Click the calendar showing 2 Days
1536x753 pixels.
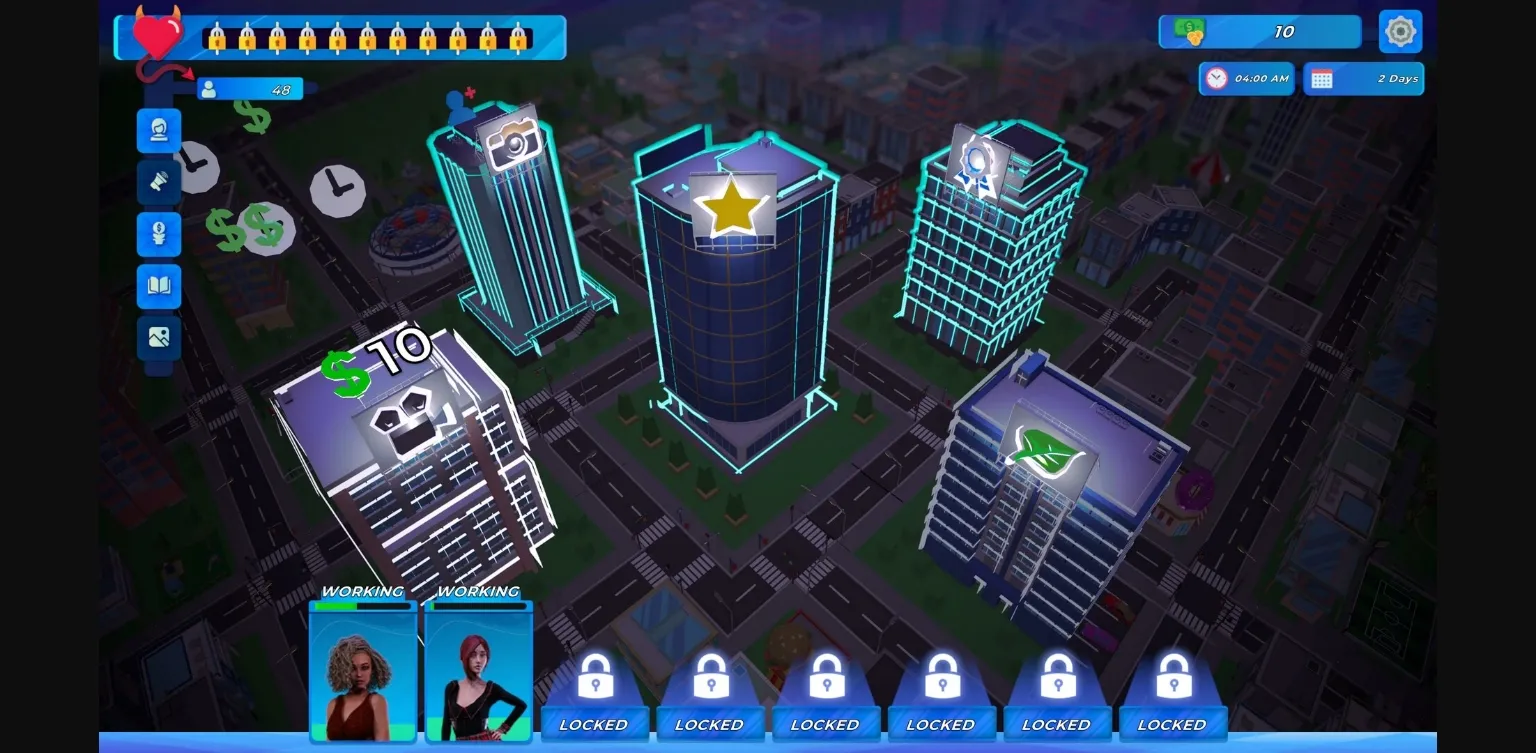click(1364, 78)
